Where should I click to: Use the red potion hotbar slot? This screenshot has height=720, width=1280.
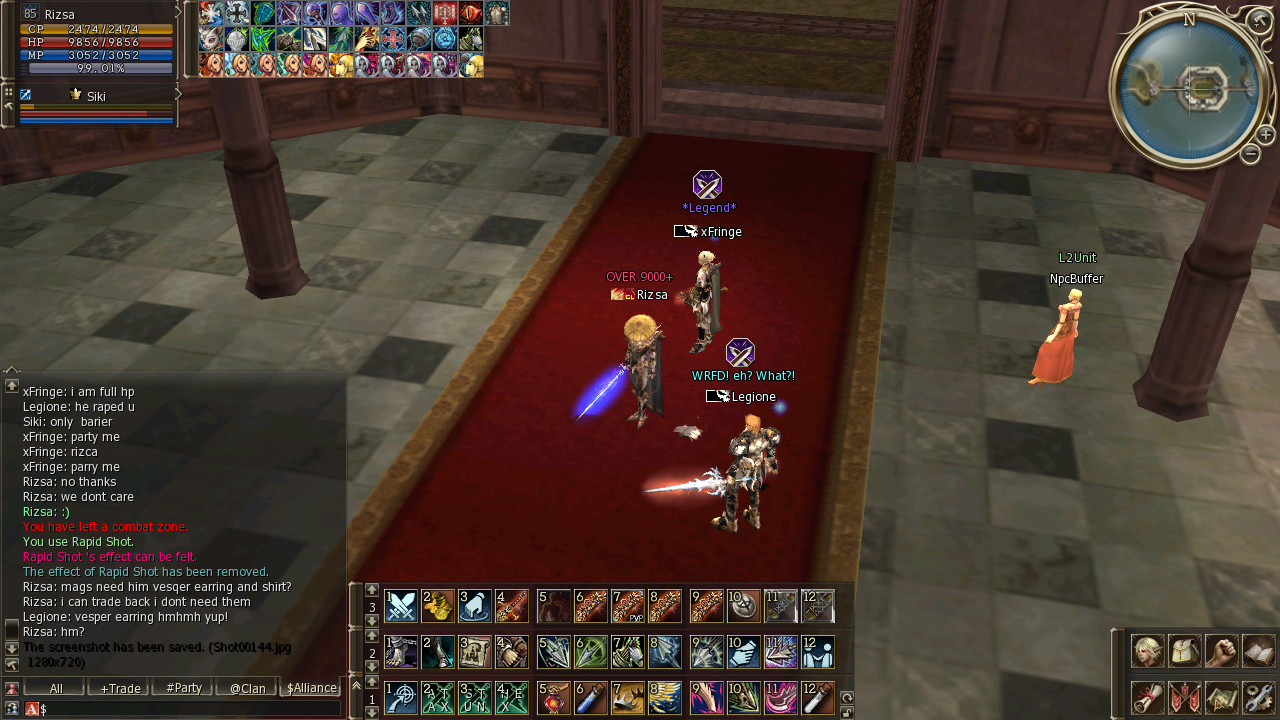pyautogui.click(x=553, y=697)
